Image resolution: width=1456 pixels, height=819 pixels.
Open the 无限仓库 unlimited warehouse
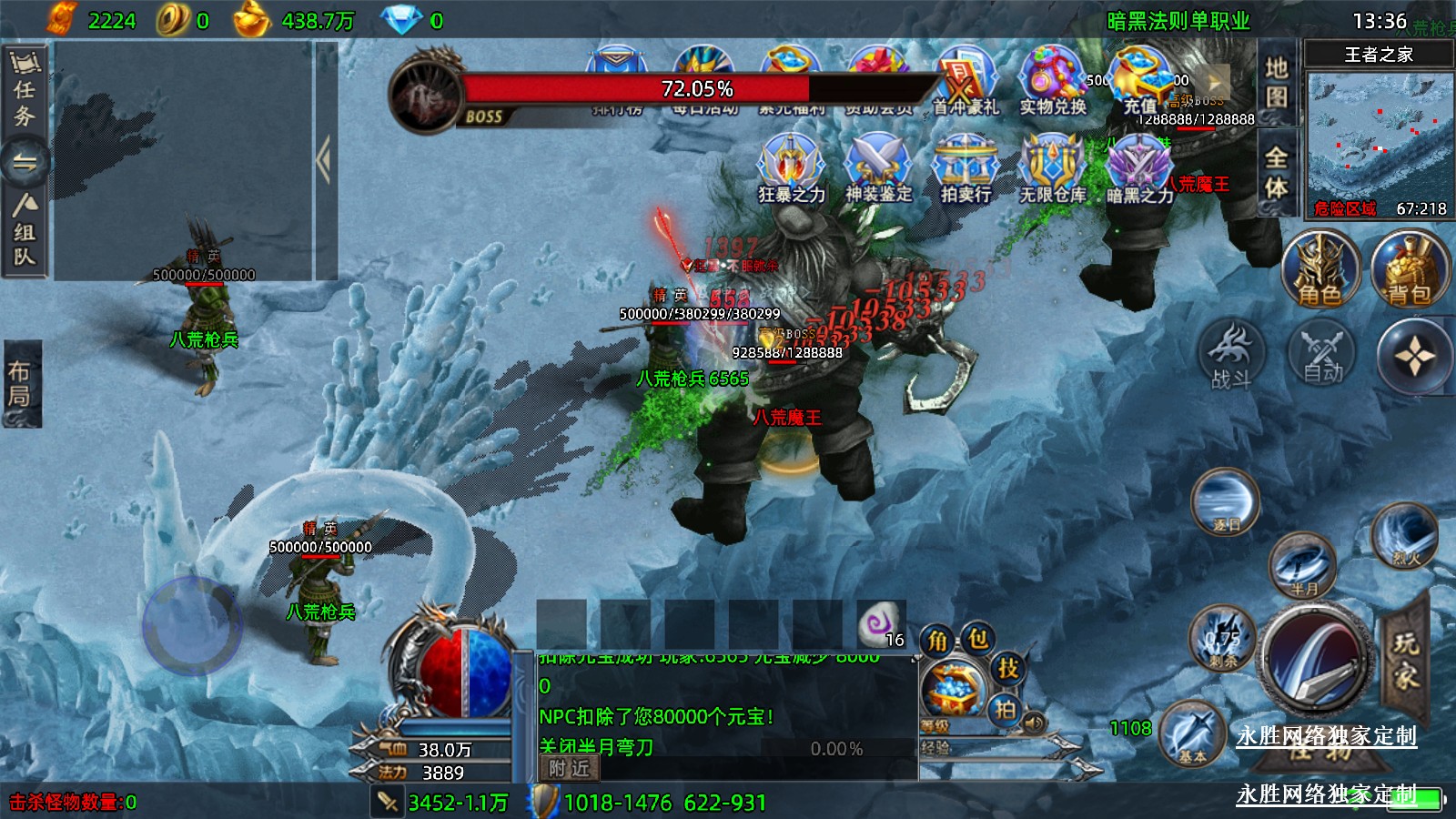(1053, 167)
